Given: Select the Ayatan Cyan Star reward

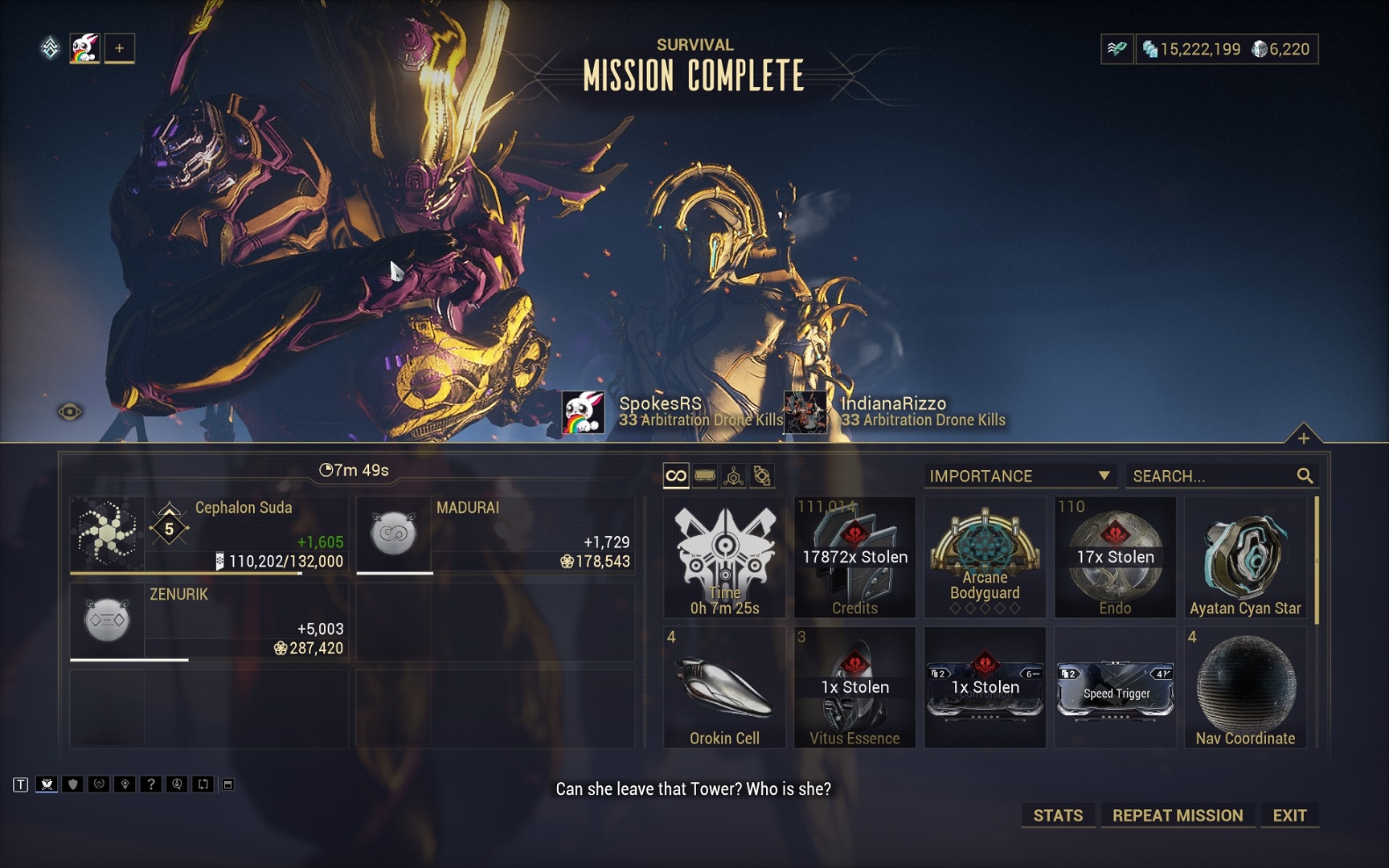Looking at the screenshot, I should tap(1245, 557).
